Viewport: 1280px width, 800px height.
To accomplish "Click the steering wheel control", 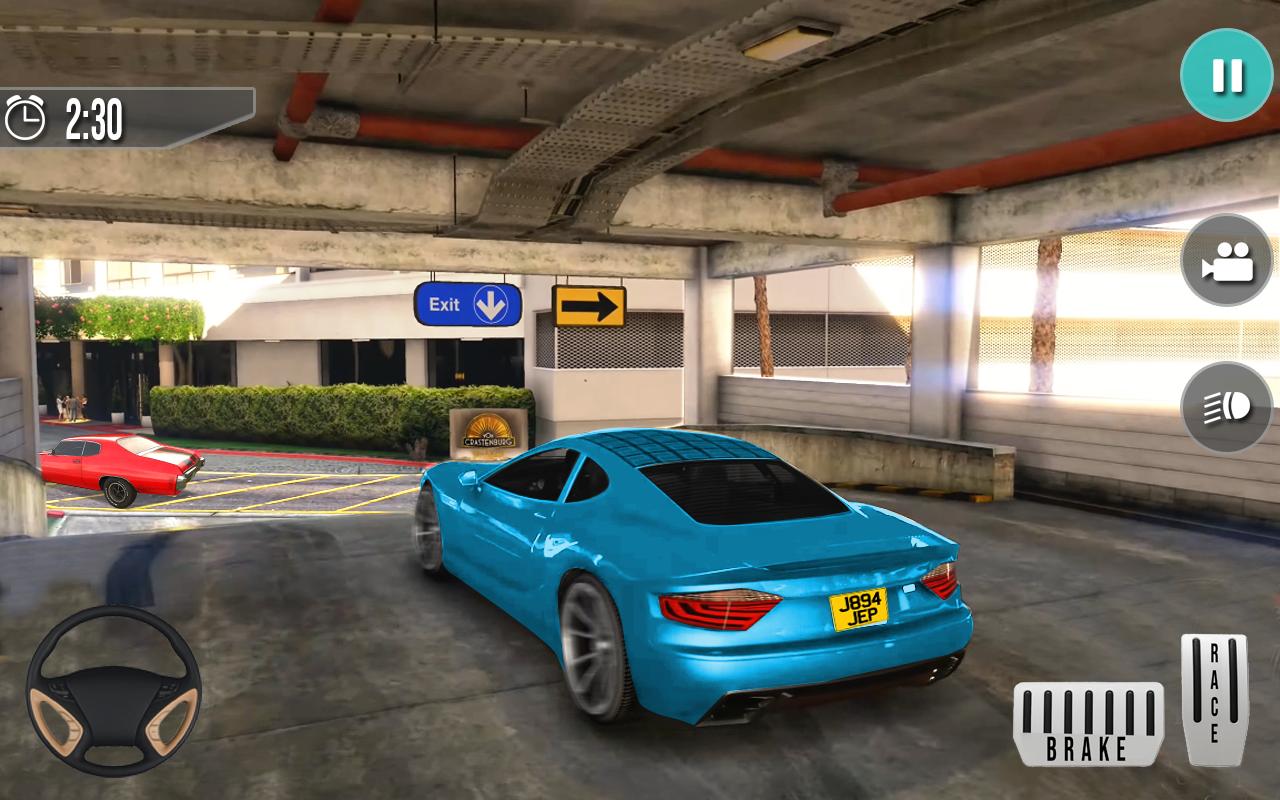I will (x=114, y=691).
